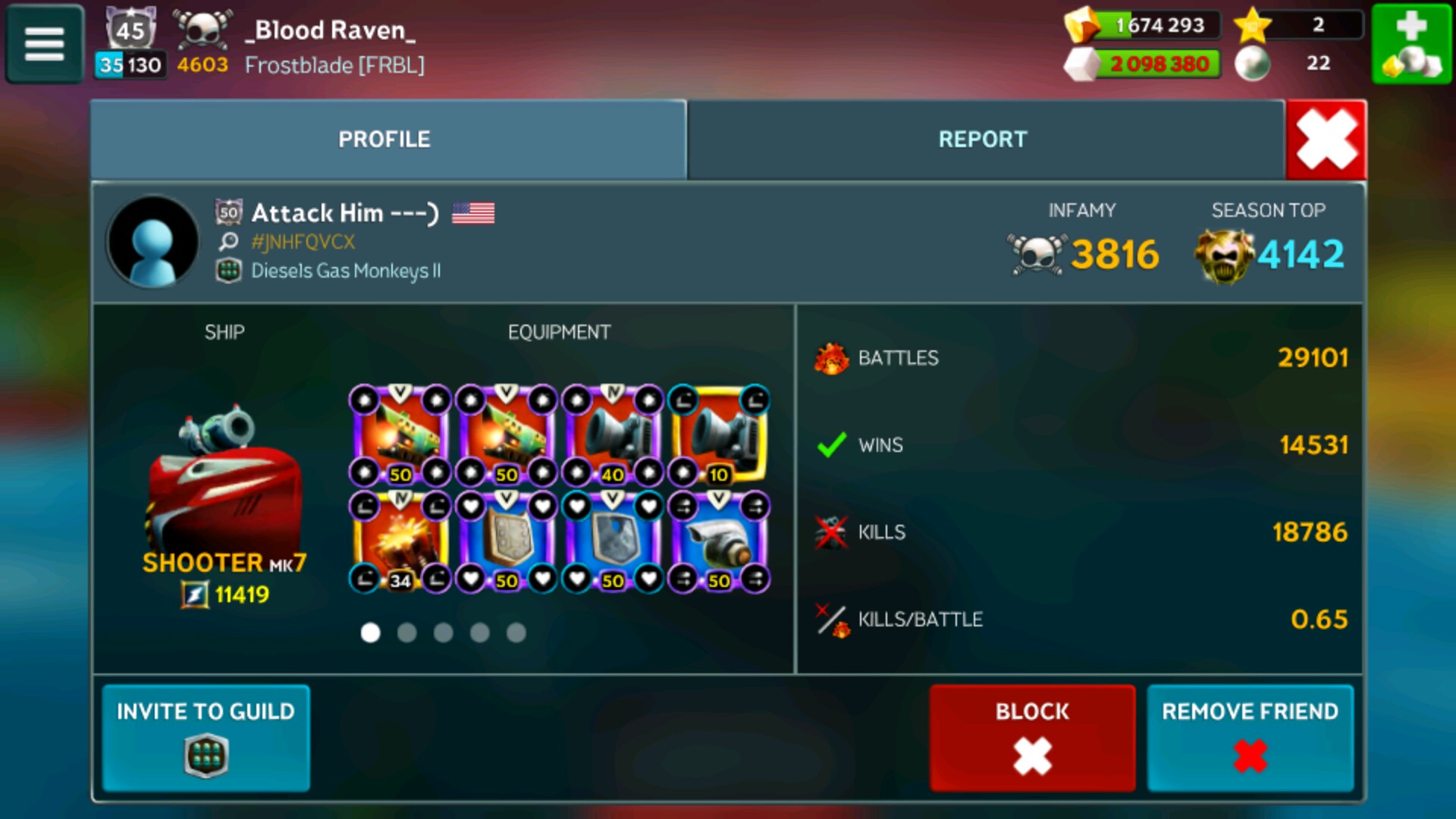Open the shop with green plus button

click(1411, 44)
